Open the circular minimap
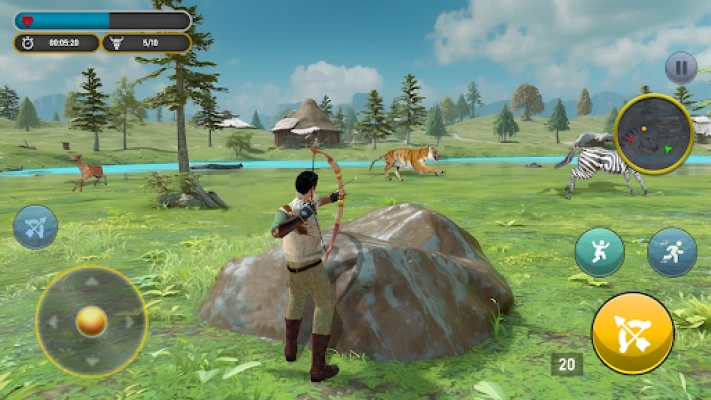Screen dimensions: 711x400 point(655,133)
